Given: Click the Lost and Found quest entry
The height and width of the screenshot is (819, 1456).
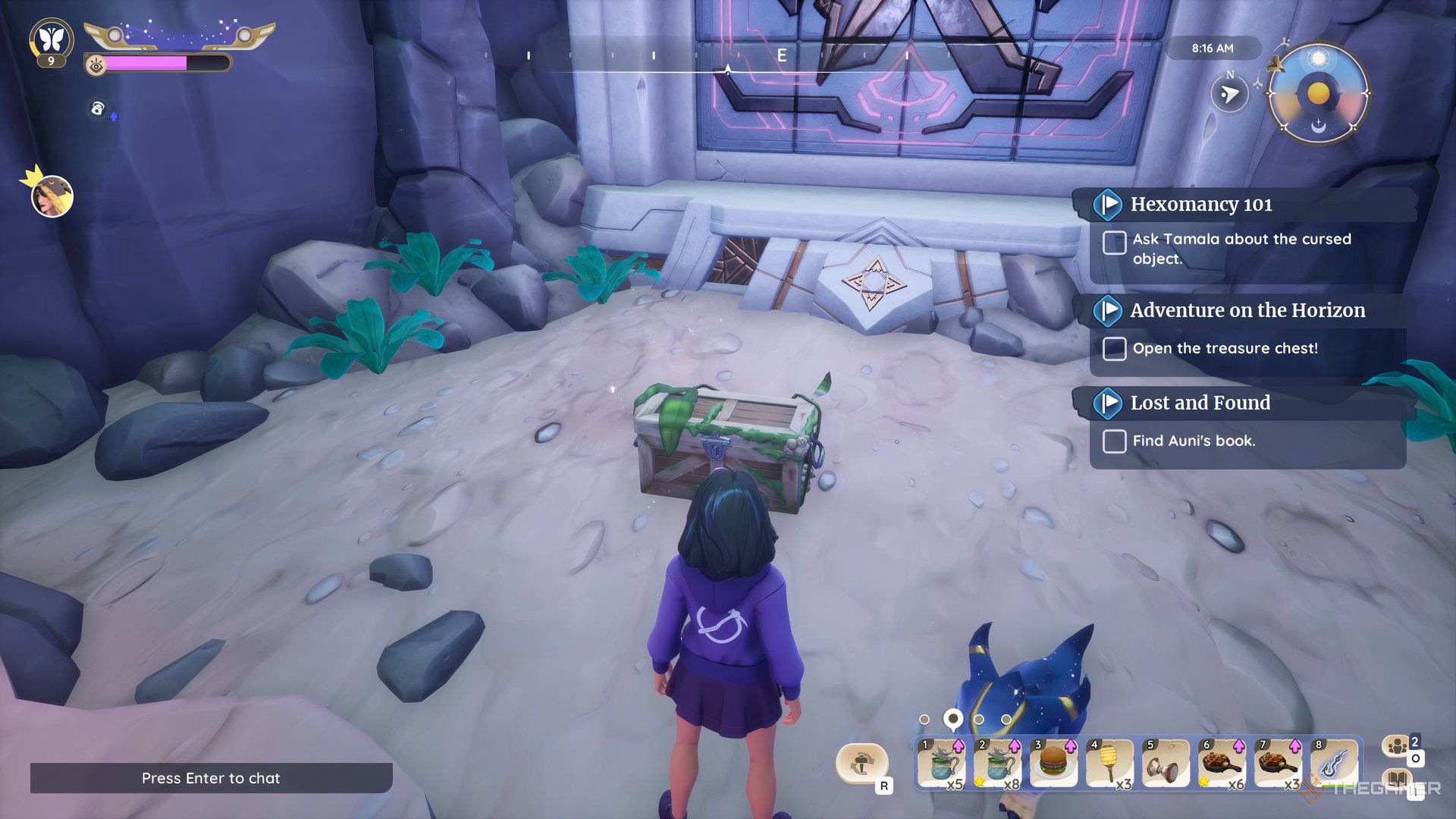Looking at the screenshot, I should pos(1200,403).
